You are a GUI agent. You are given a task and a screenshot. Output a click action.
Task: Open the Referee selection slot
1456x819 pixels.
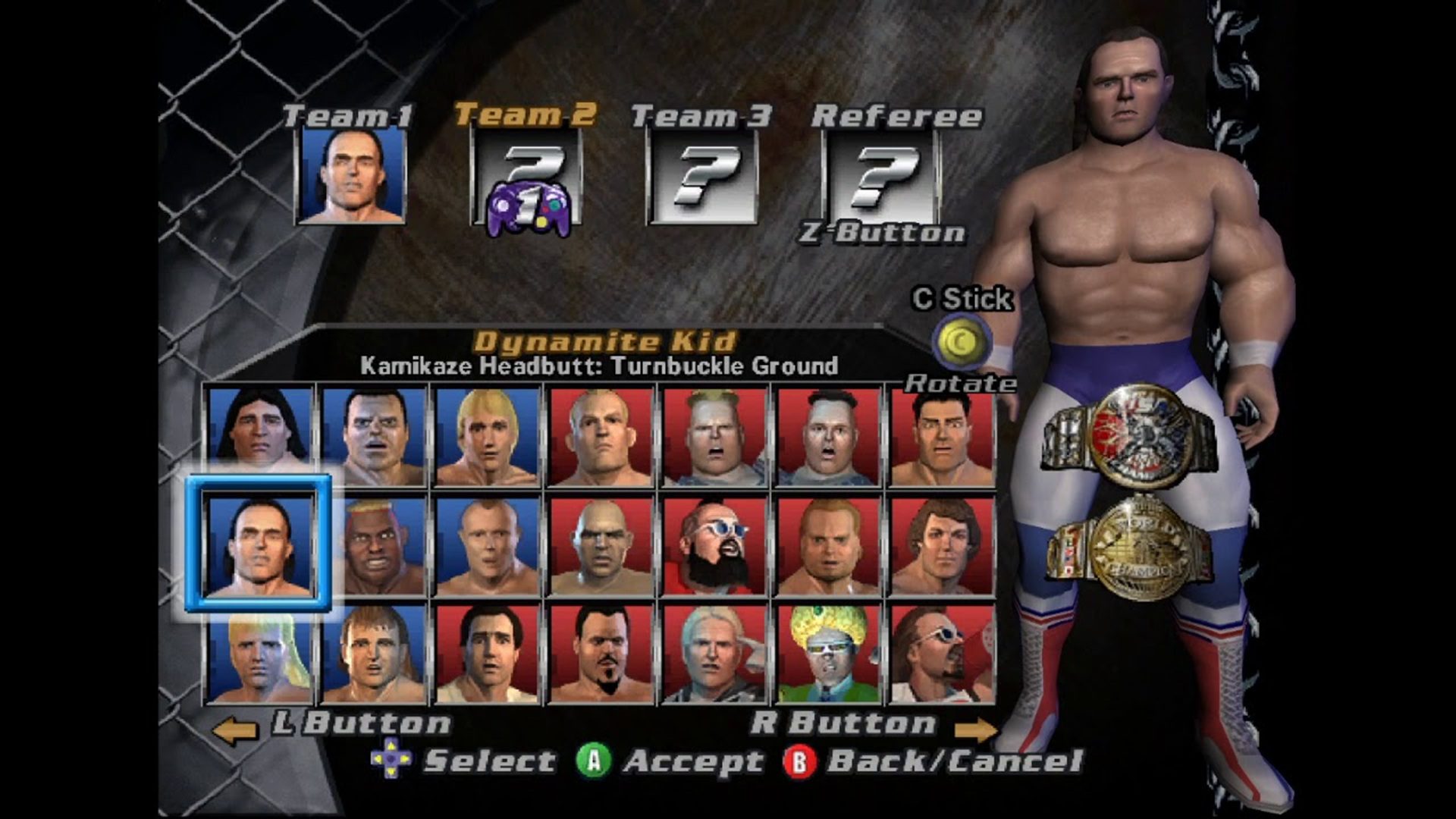pos(882,177)
